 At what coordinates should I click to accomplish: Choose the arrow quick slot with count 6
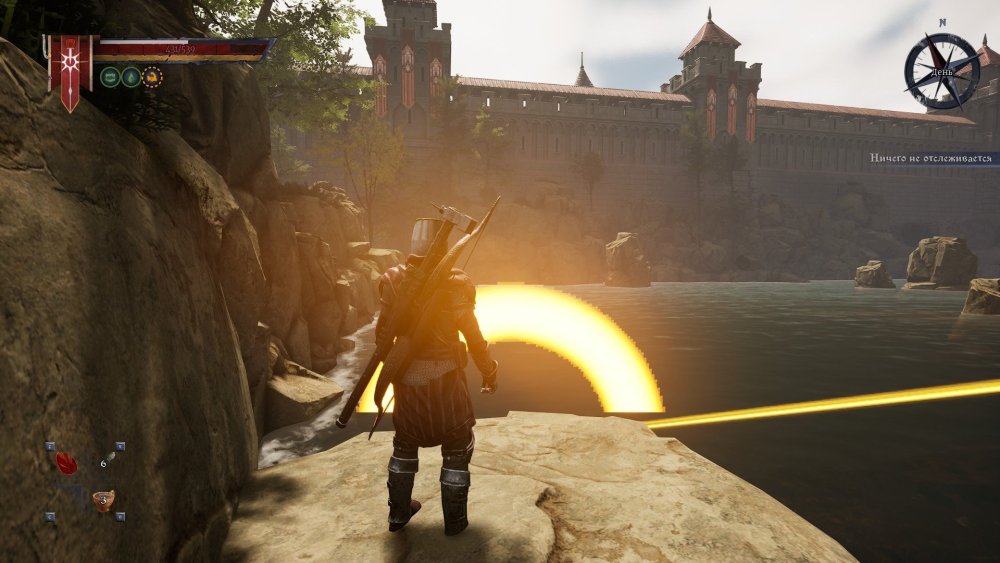pyautogui.click(x=107, y=460)
